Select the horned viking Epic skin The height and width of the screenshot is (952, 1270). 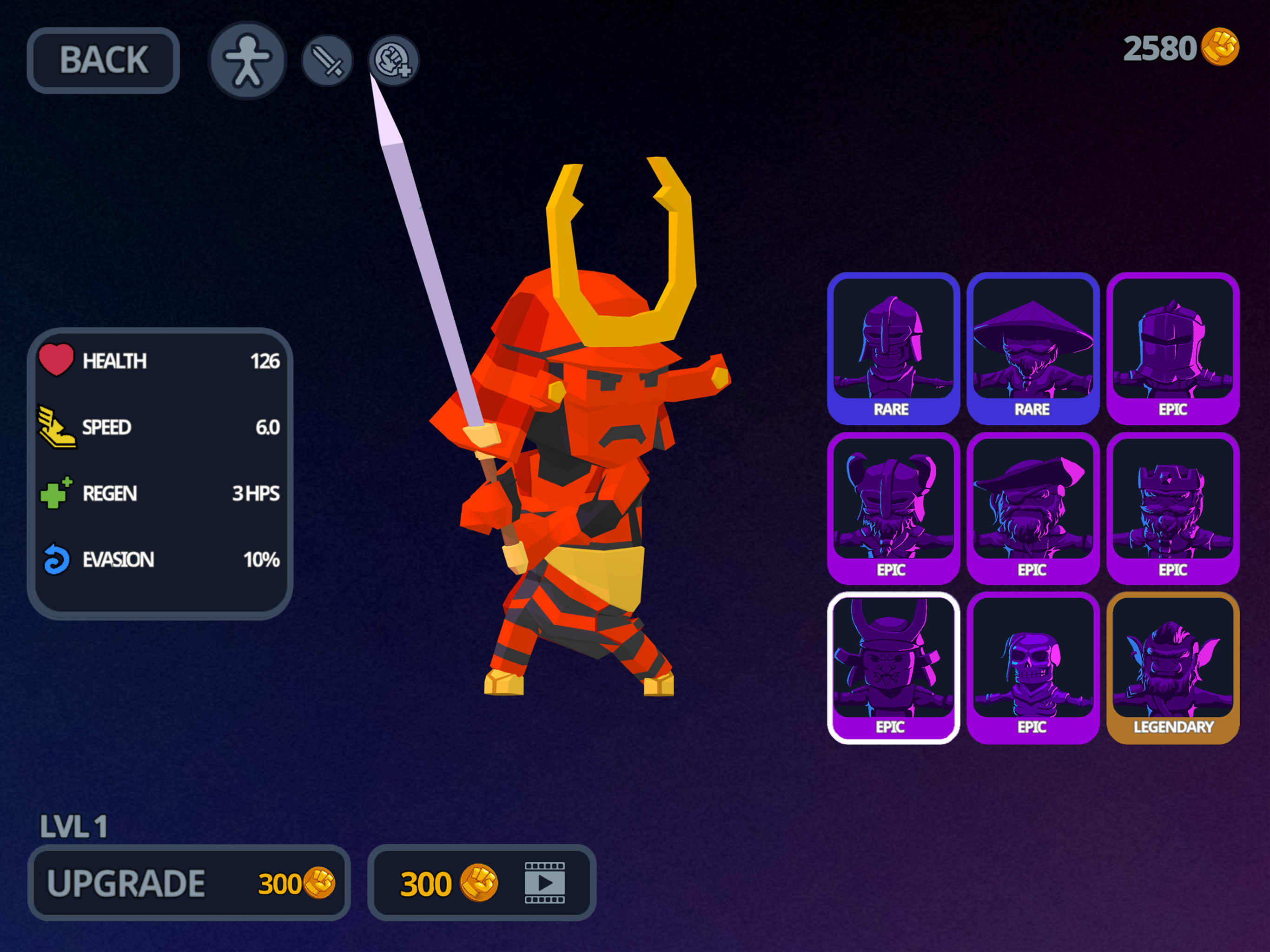pyautogui.click(x=893, y=508)
